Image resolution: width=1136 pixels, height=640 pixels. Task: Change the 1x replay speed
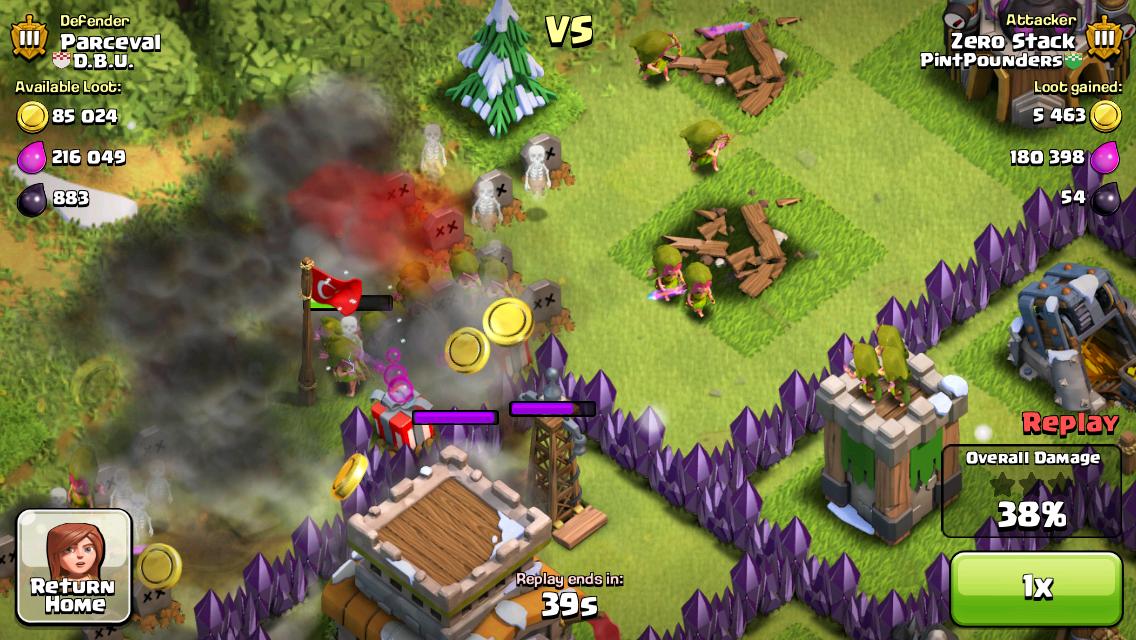pyautogui.click(x=1036, y=589)
